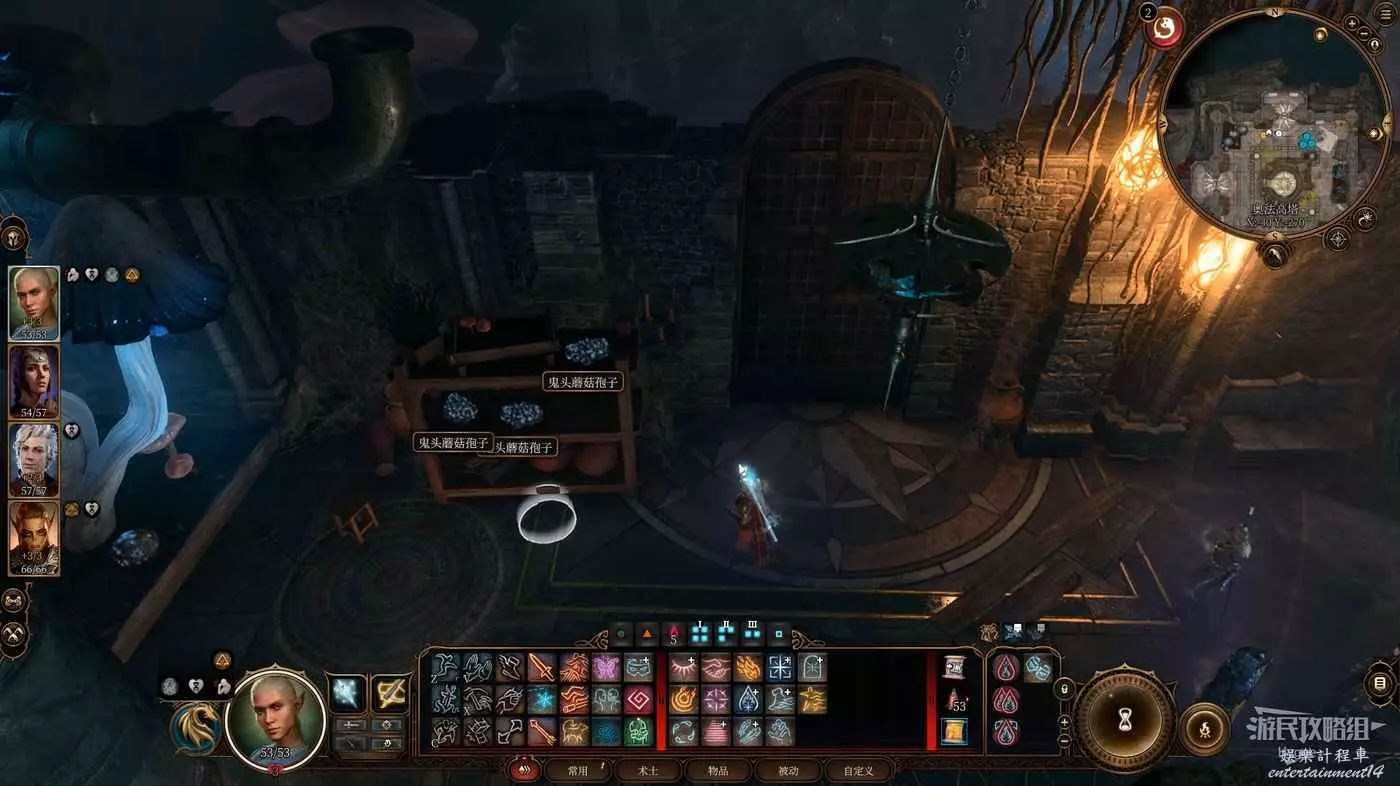Select the red-skinned companion portrait

tap(34, 538)
